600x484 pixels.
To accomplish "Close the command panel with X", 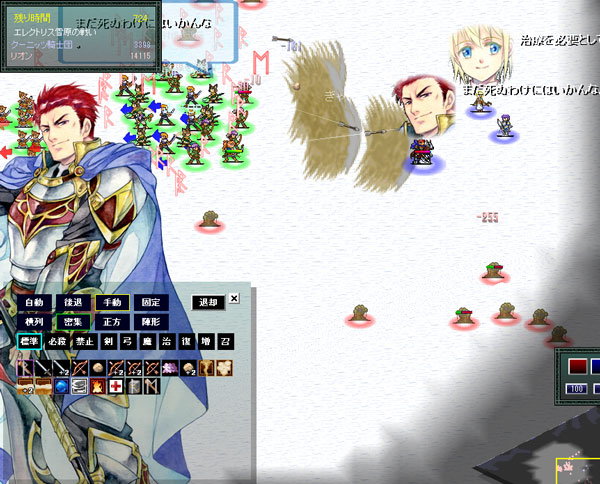I will click(234, 298).
